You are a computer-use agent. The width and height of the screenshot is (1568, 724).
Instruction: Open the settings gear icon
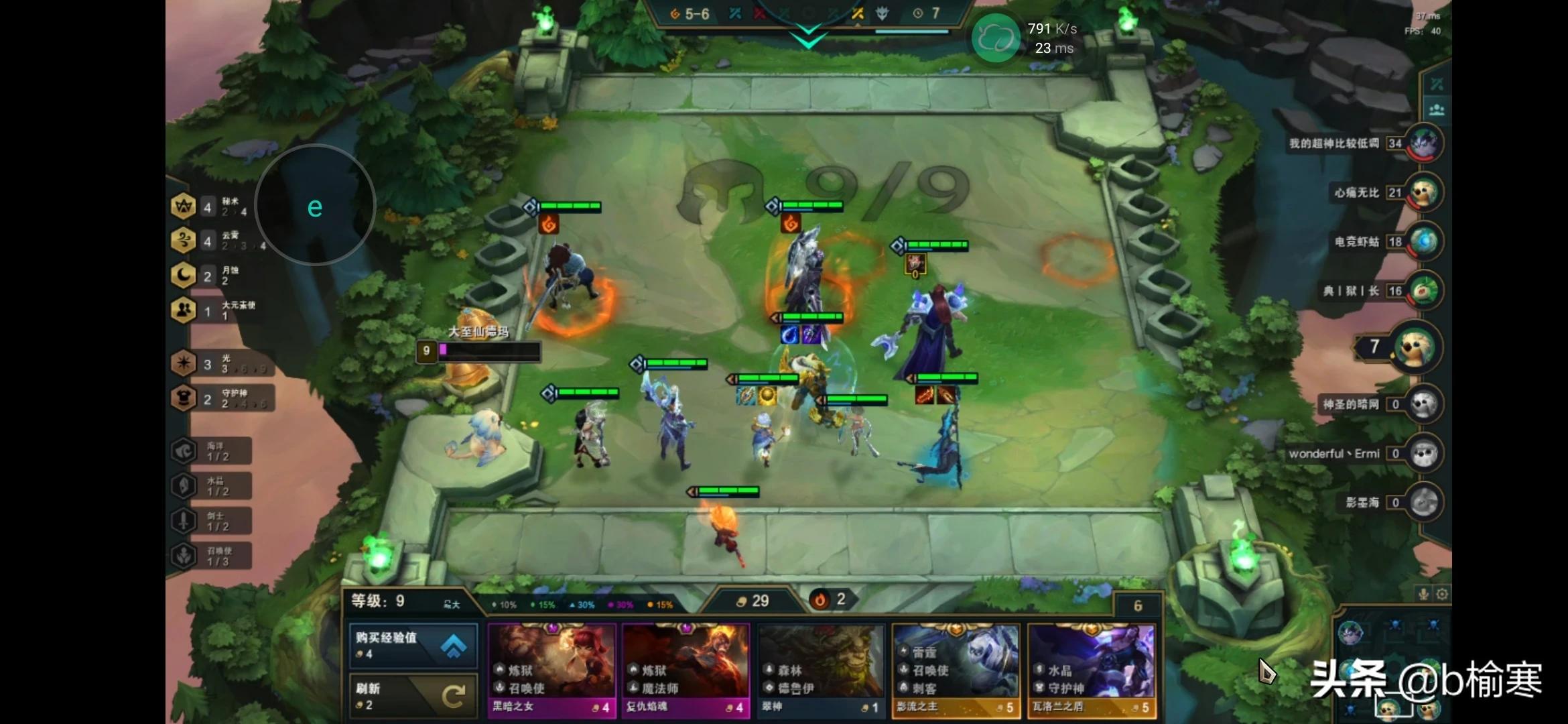(x=1442, y=594)
